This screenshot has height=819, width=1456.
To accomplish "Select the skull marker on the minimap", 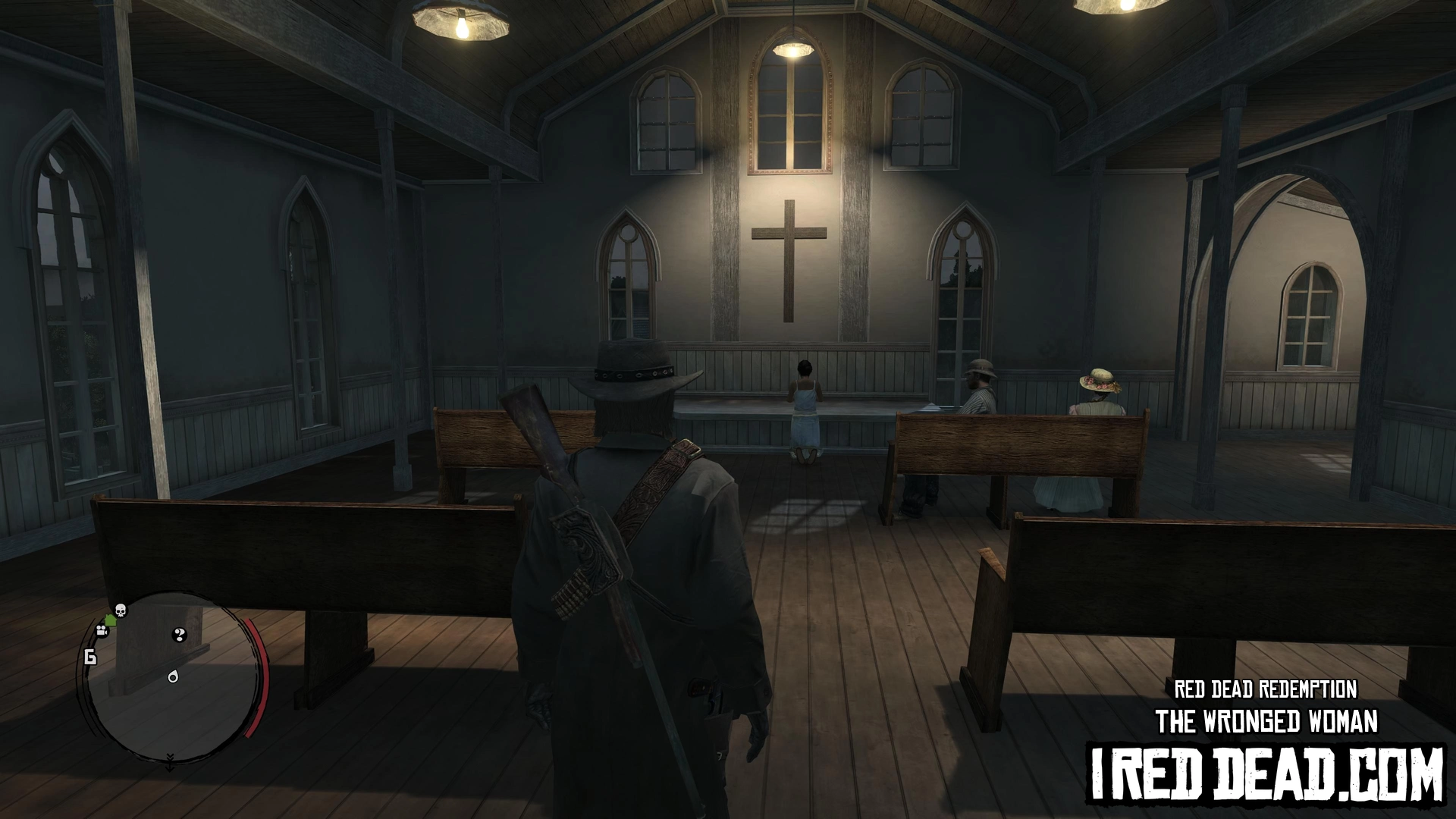I will pos(120,610).
